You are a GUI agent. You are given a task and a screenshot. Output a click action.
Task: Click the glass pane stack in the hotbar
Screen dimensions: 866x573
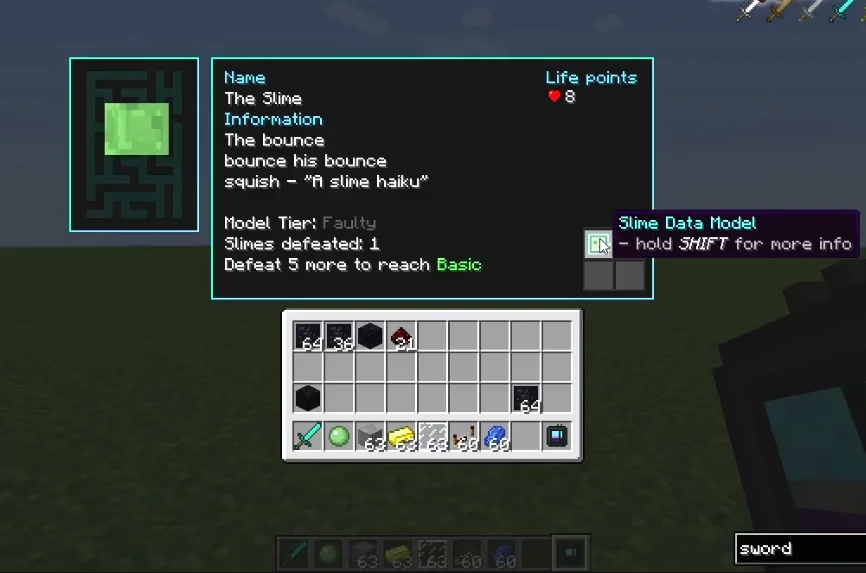click(x=432, y=436)
